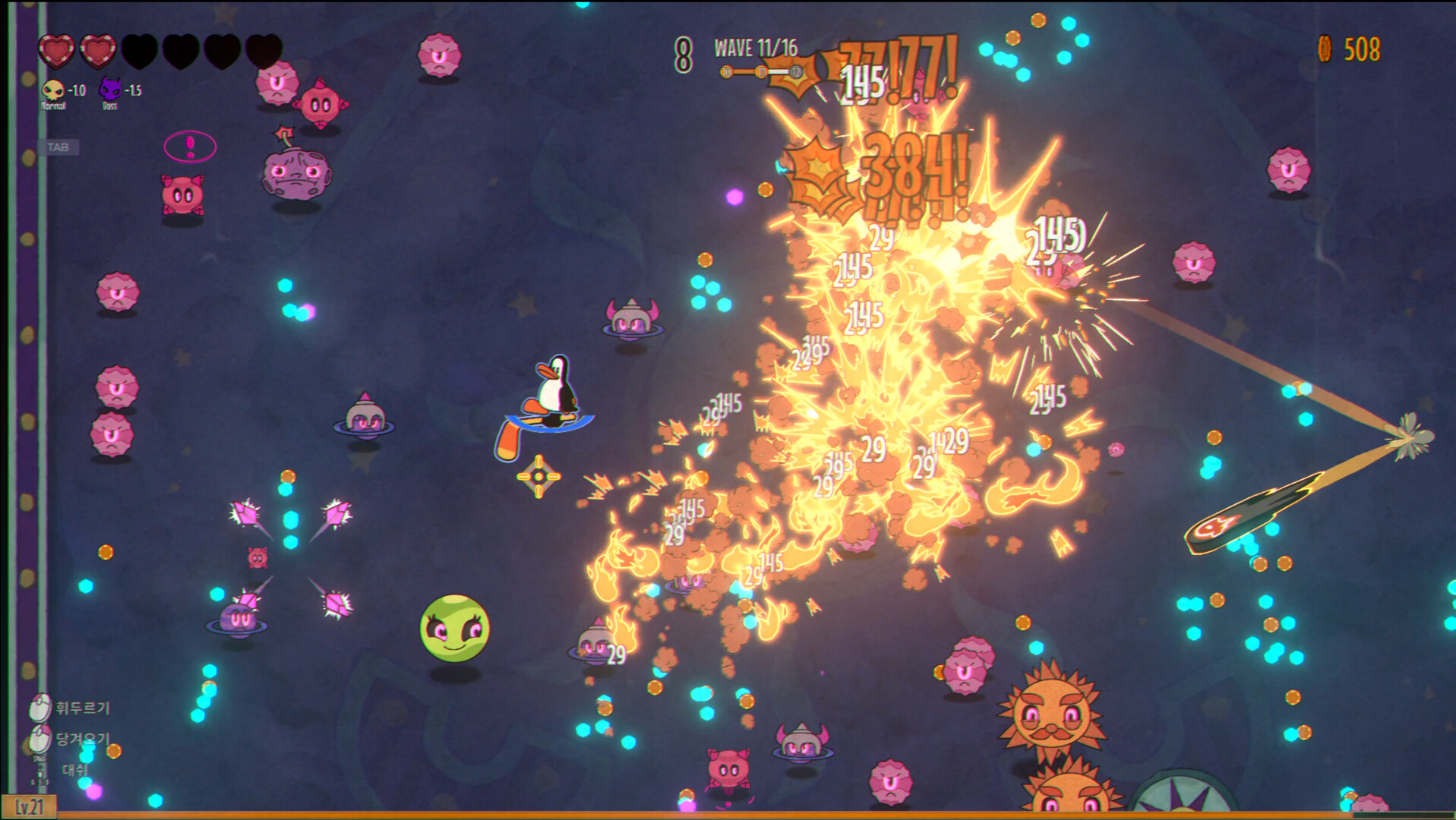Open the TAB overlay panel
The height and width of the screenshot is (820, 1456).
(60, 147)
